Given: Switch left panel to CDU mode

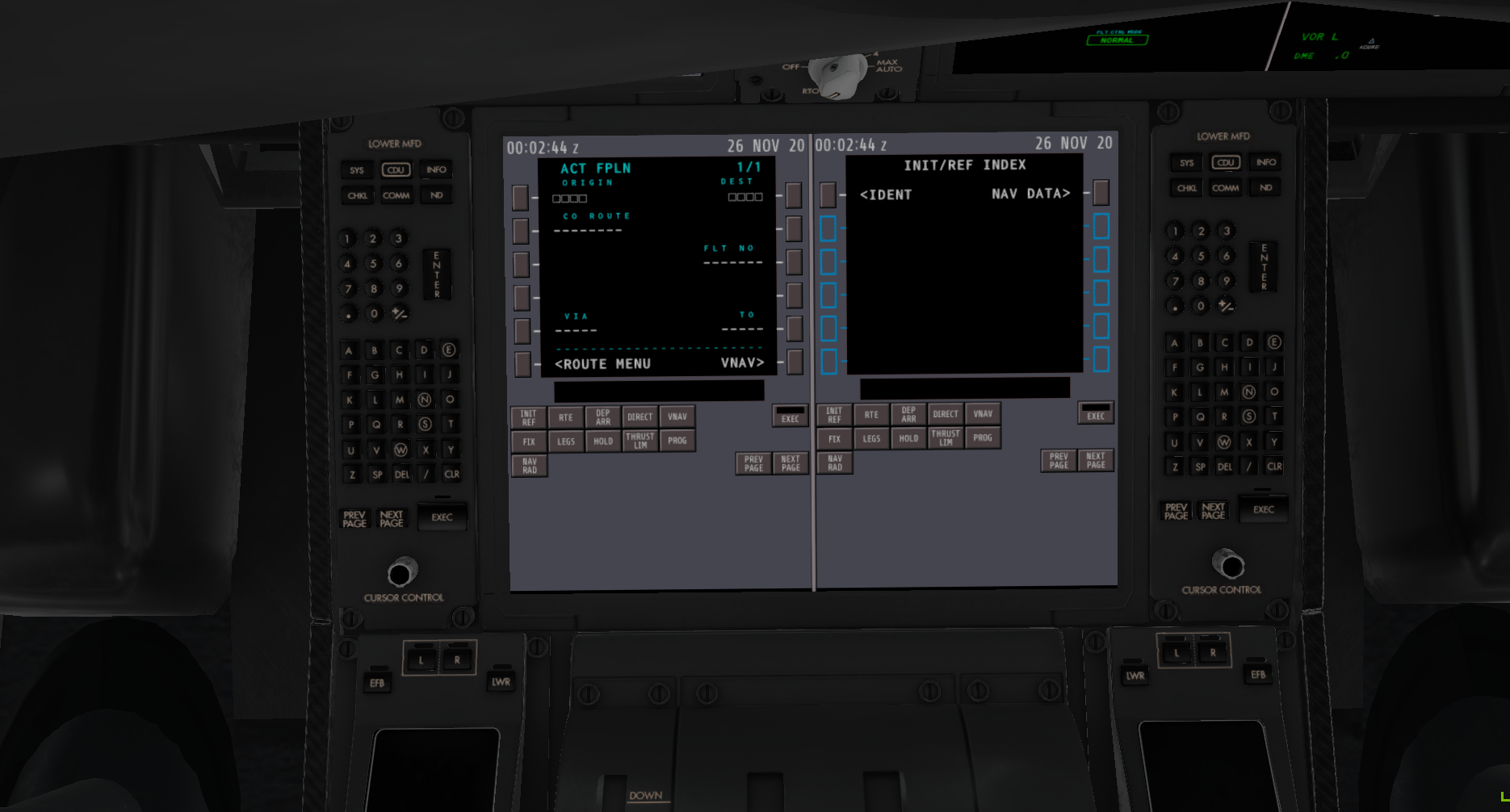Looking at the screenshot, I should click(396, 170).
